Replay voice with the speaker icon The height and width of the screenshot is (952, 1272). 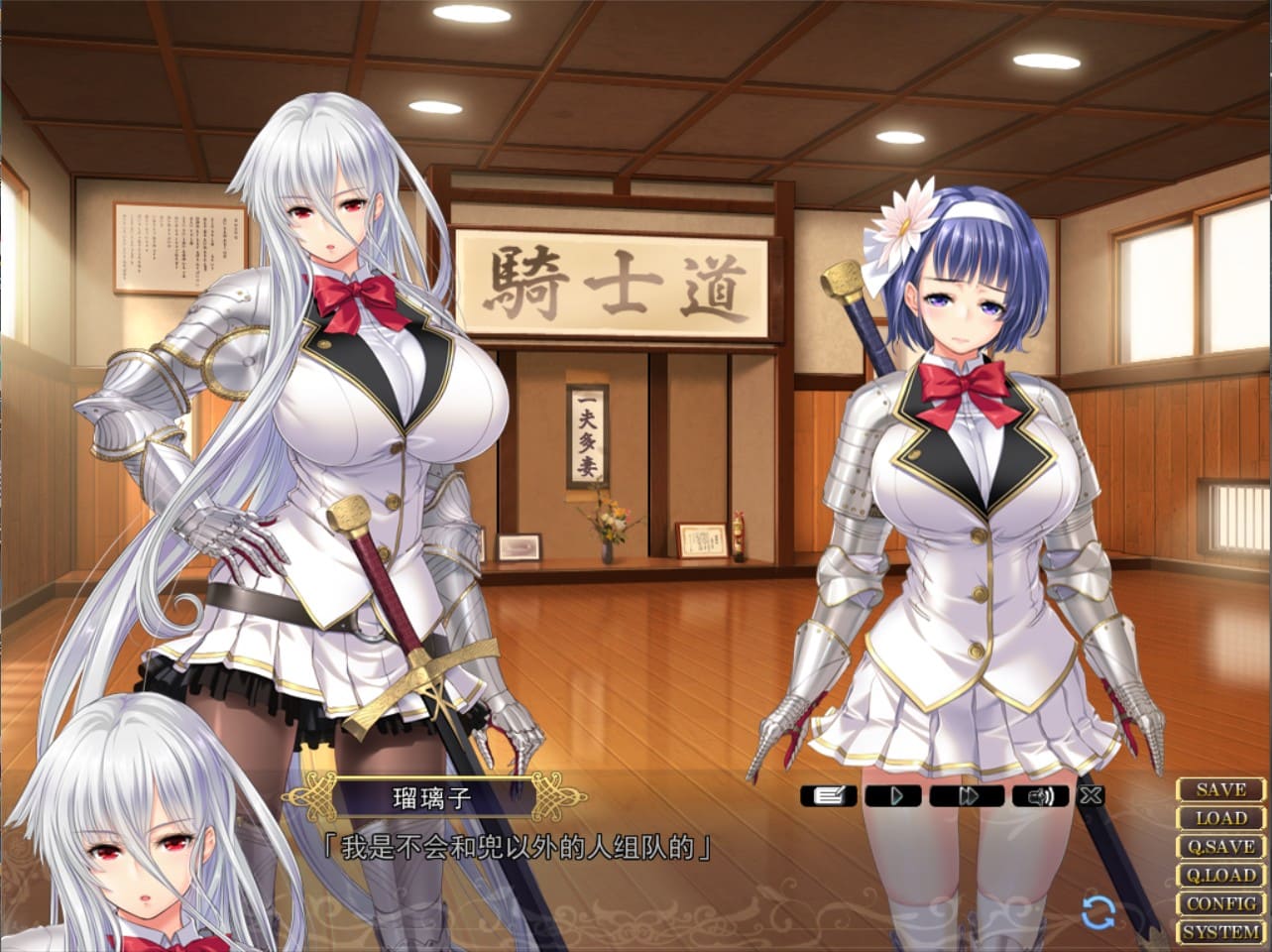(1040, 795)
